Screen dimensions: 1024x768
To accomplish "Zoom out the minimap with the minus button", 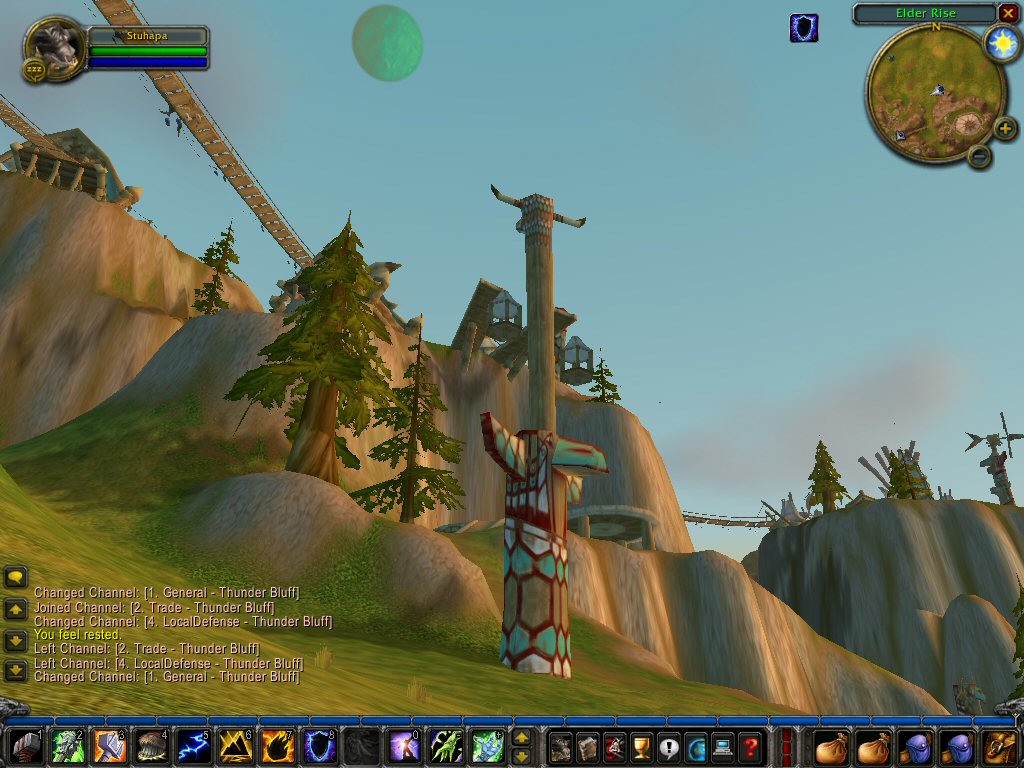I will [x=980, y=155].
